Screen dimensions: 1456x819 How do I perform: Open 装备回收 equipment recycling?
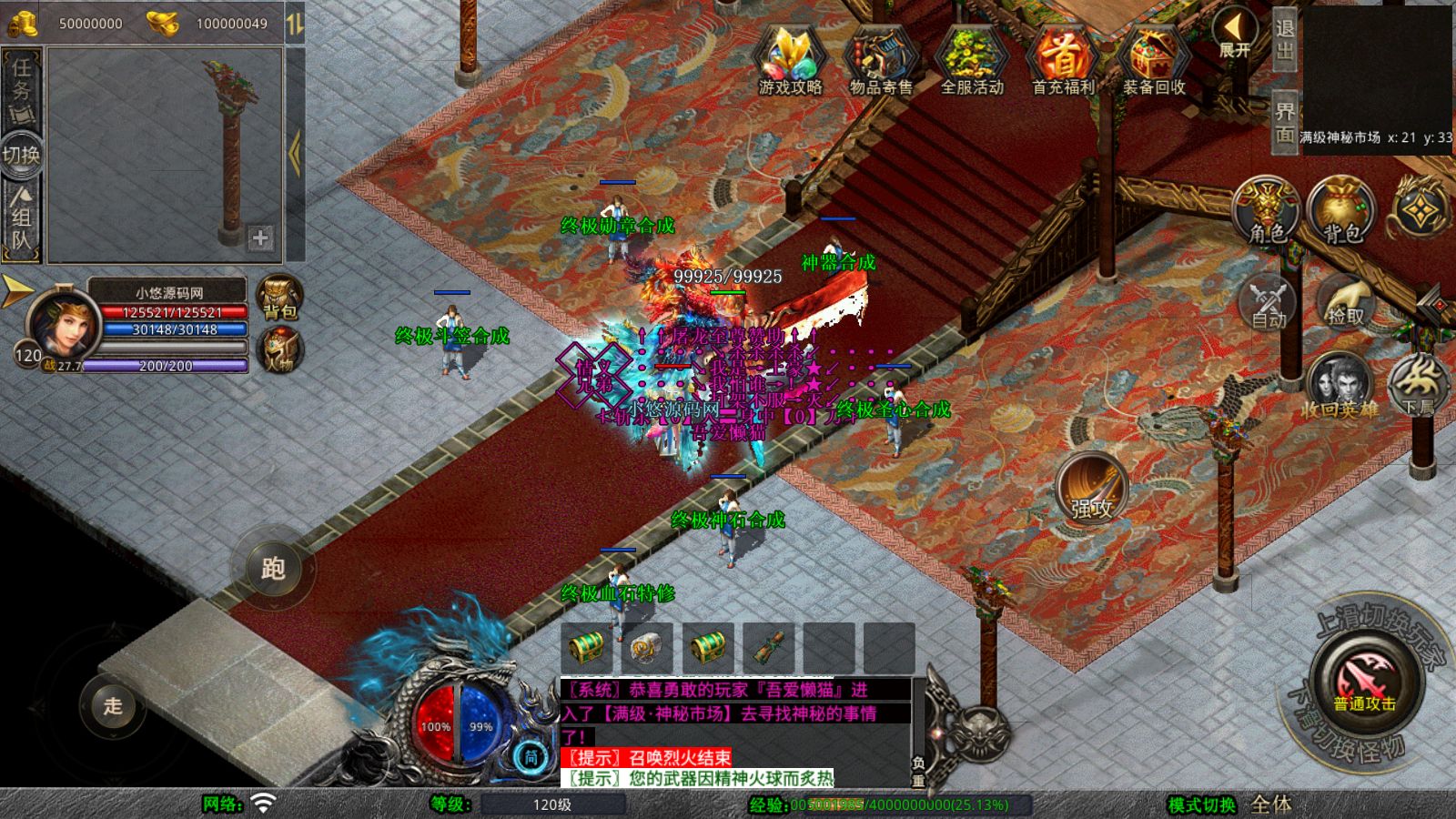click(x=1154, y=59)
